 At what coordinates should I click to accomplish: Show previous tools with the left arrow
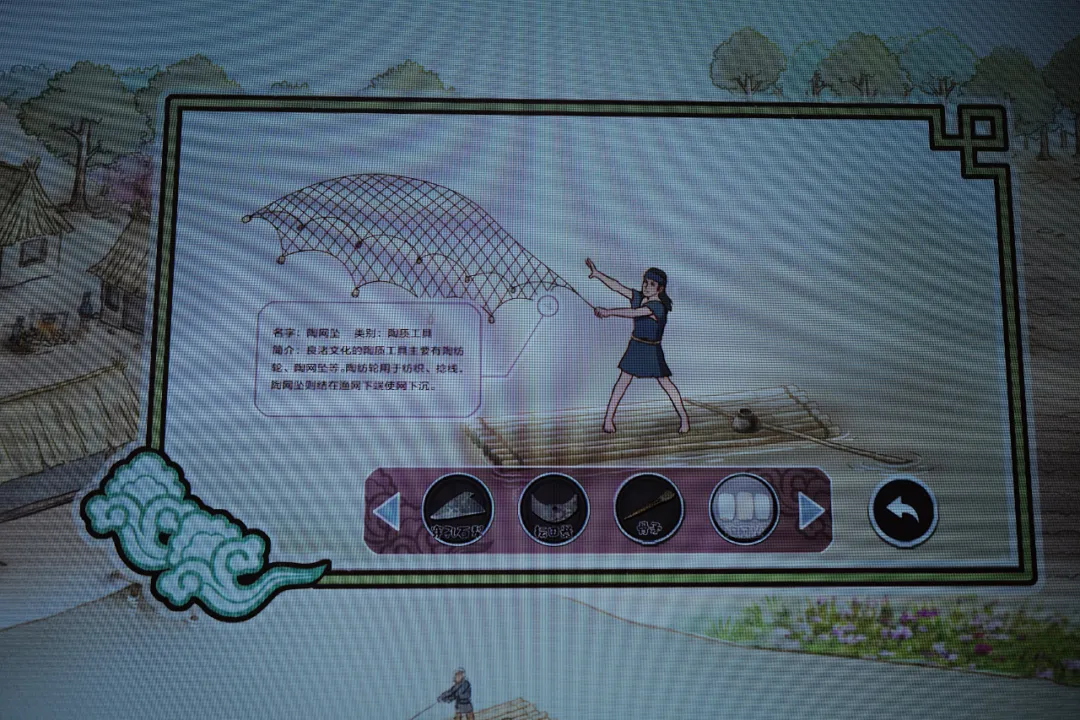[x=386, y=512]
